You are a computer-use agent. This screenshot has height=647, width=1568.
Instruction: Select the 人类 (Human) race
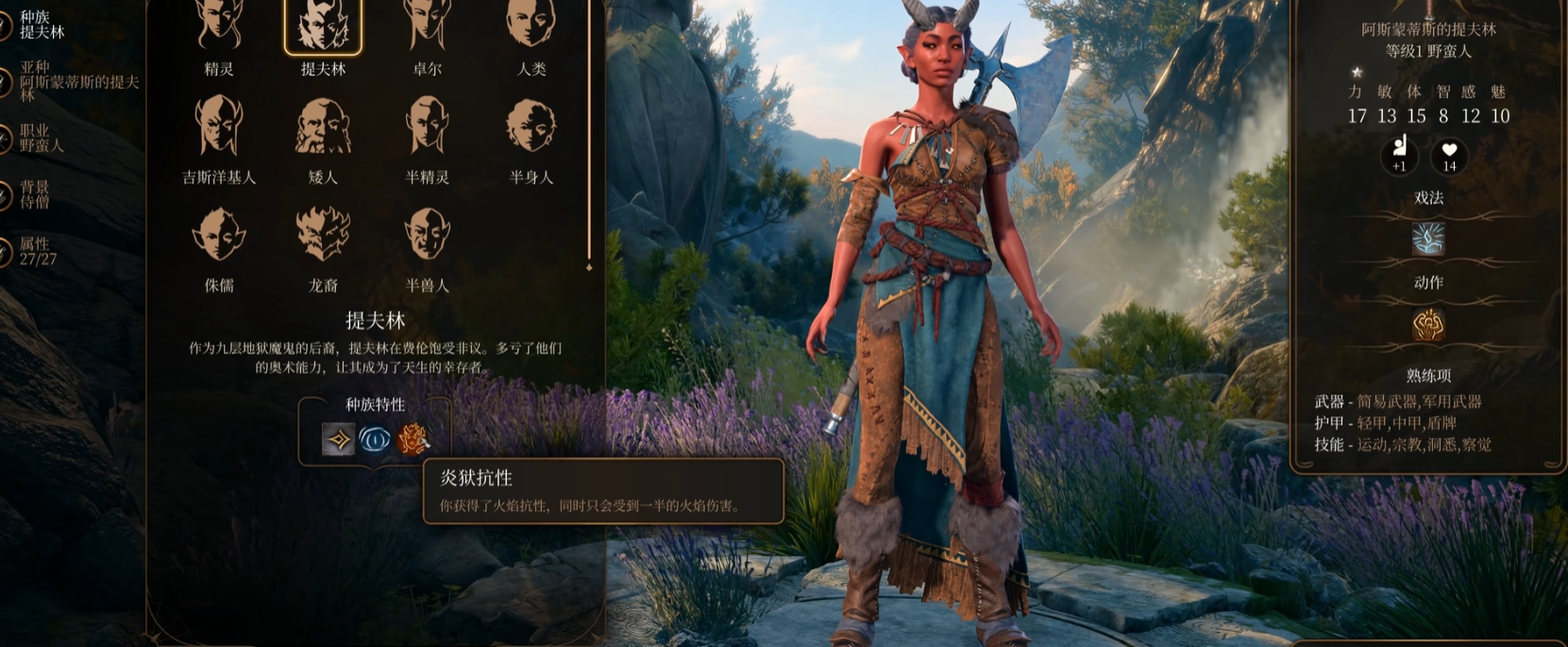531,26
